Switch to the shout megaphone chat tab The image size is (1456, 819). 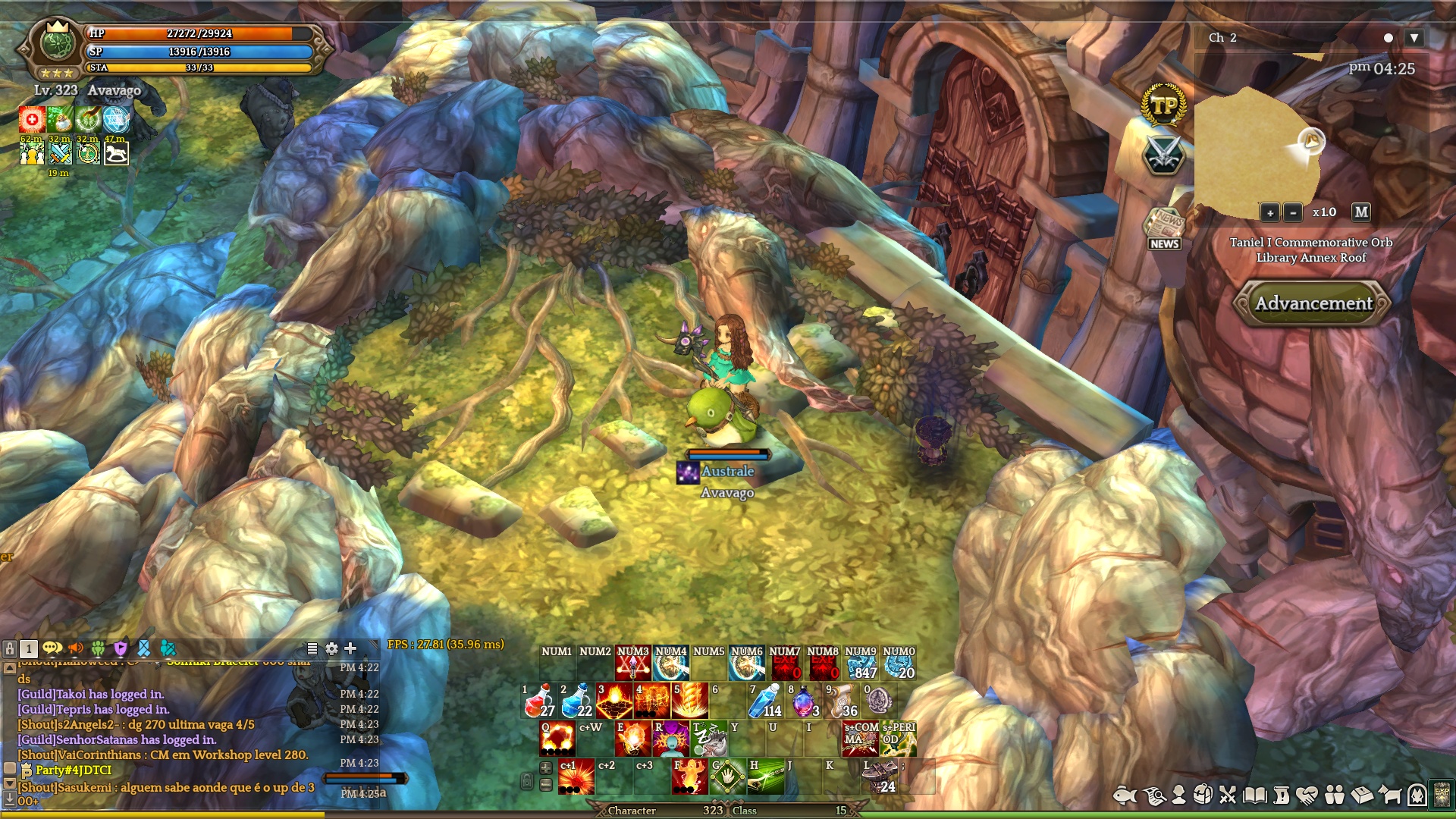[x=76, y=648]
